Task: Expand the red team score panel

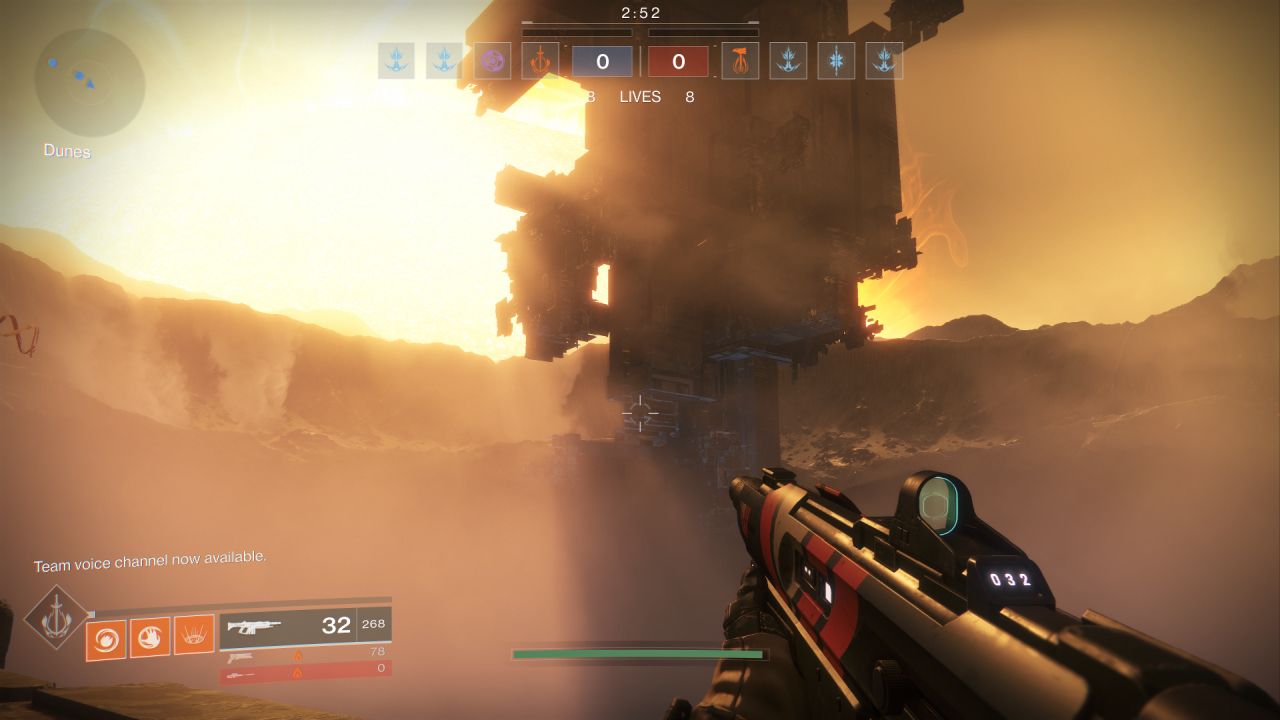Action: pyautogui.click(x=678, y=60)
